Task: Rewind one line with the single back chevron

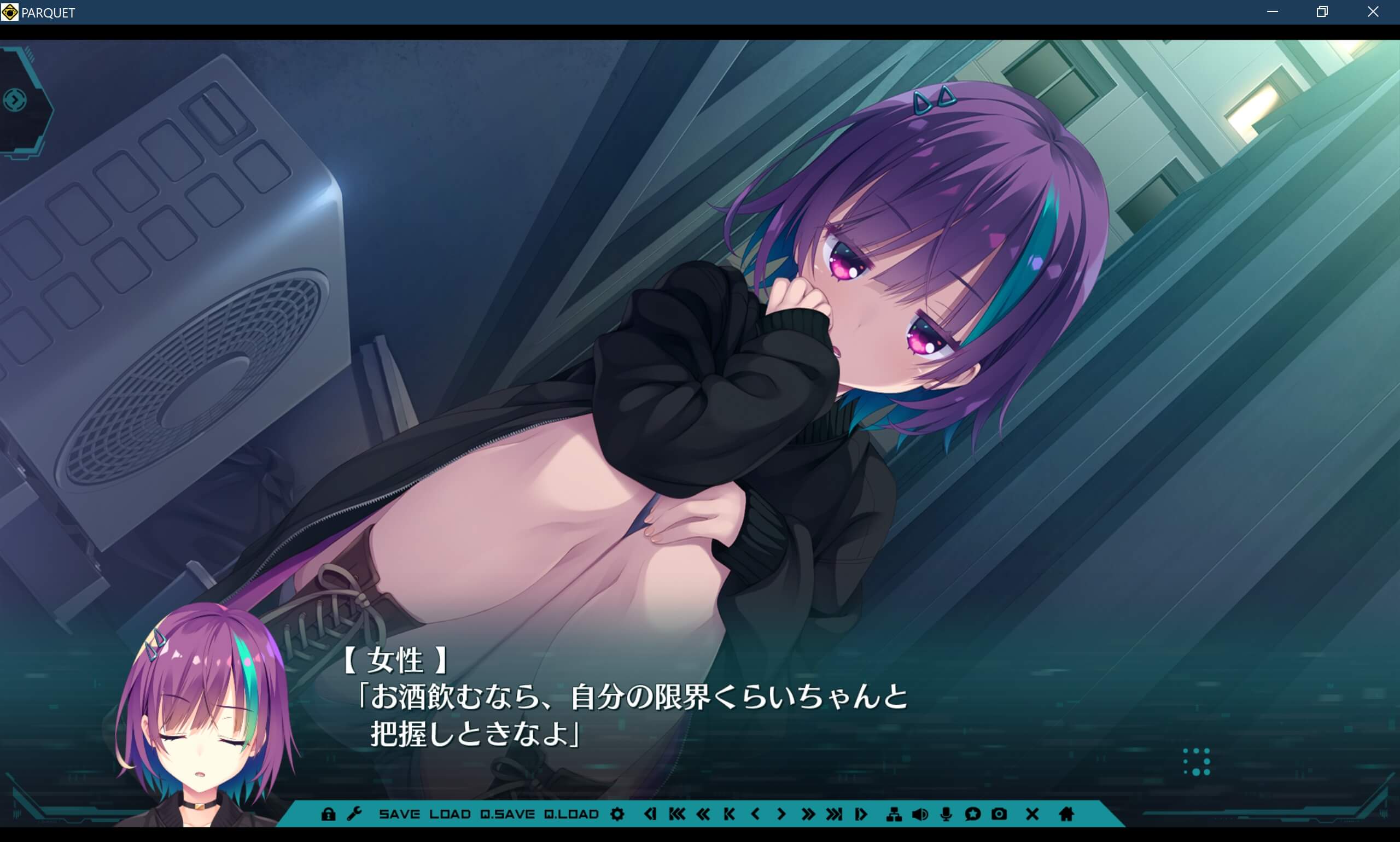Action: click(x=755, y=815)
